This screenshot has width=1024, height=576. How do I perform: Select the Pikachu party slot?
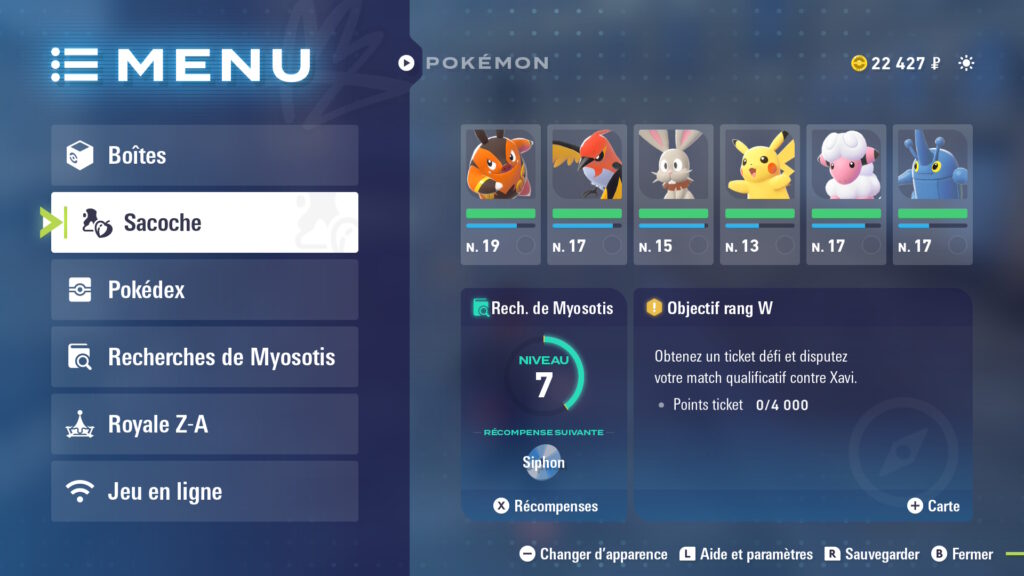pyautogui.click(x=759, y=194)
